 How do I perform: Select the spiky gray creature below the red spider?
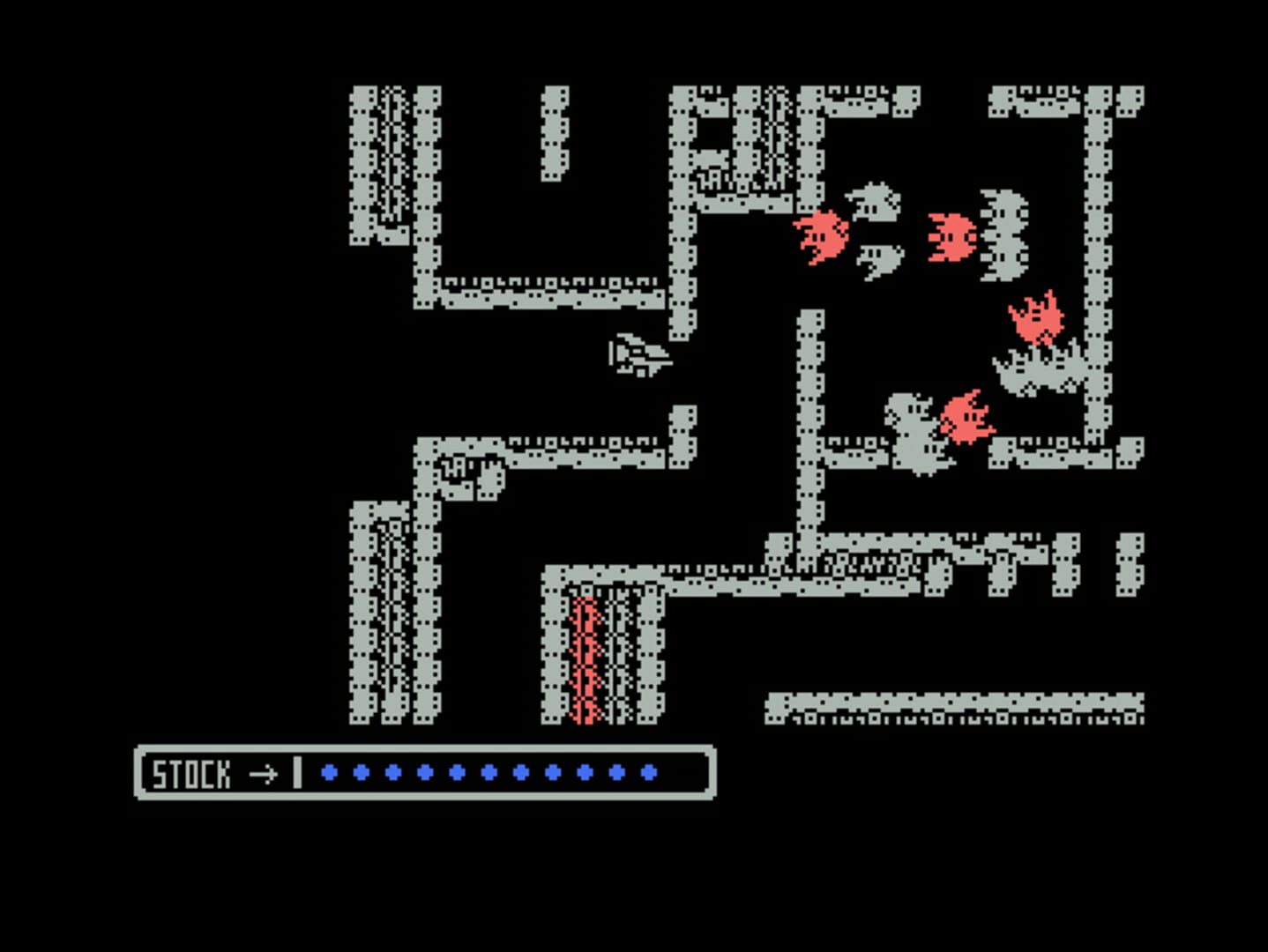pyautogui.click(x=1036, y=368)
